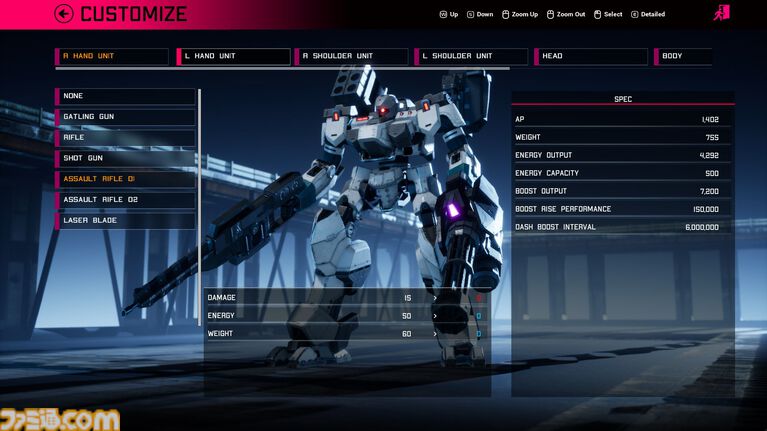Equip the Gatling Gun

click(126, 117)
